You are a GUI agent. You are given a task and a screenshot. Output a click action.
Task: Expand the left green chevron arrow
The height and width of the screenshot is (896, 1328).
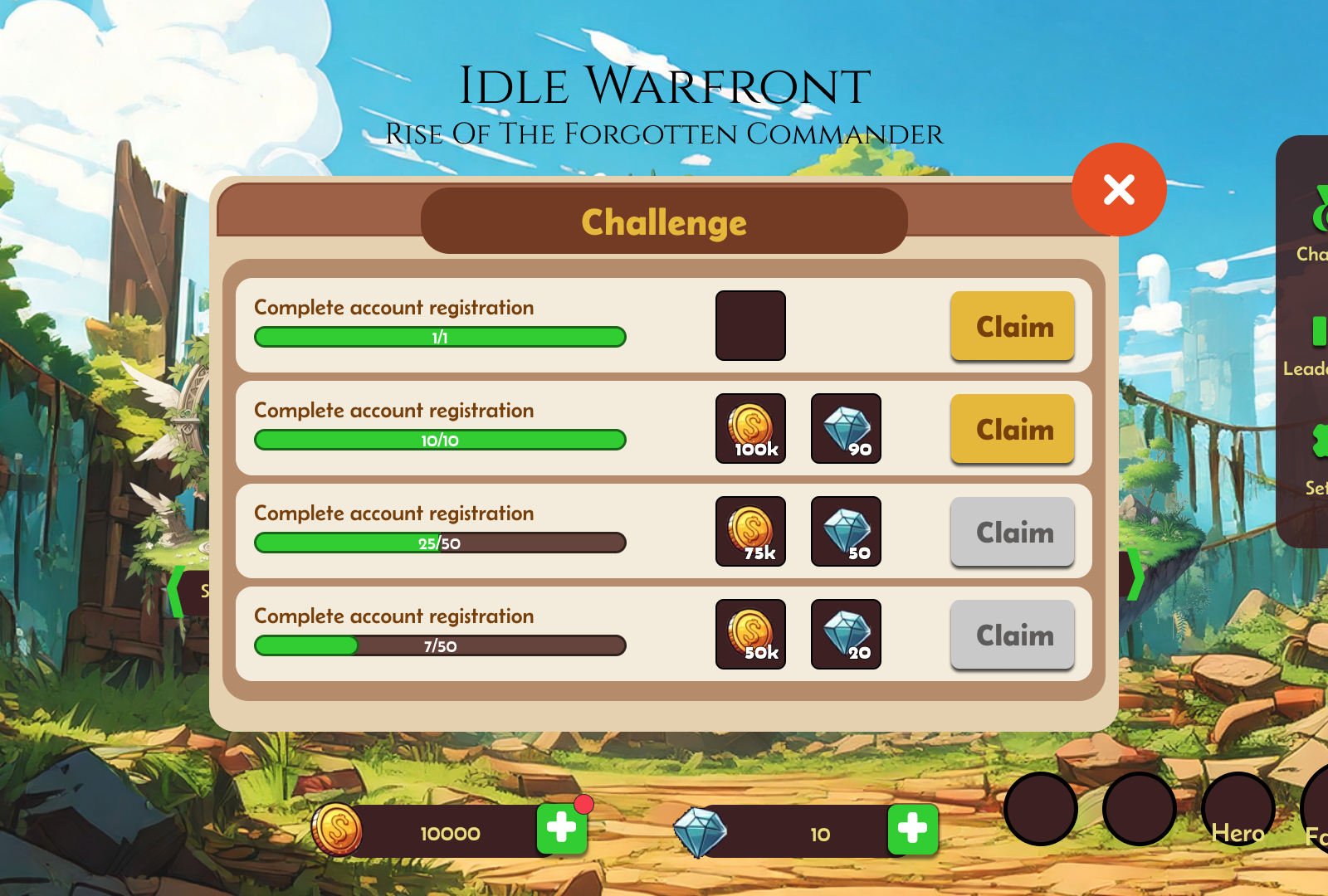pos(175,589)
